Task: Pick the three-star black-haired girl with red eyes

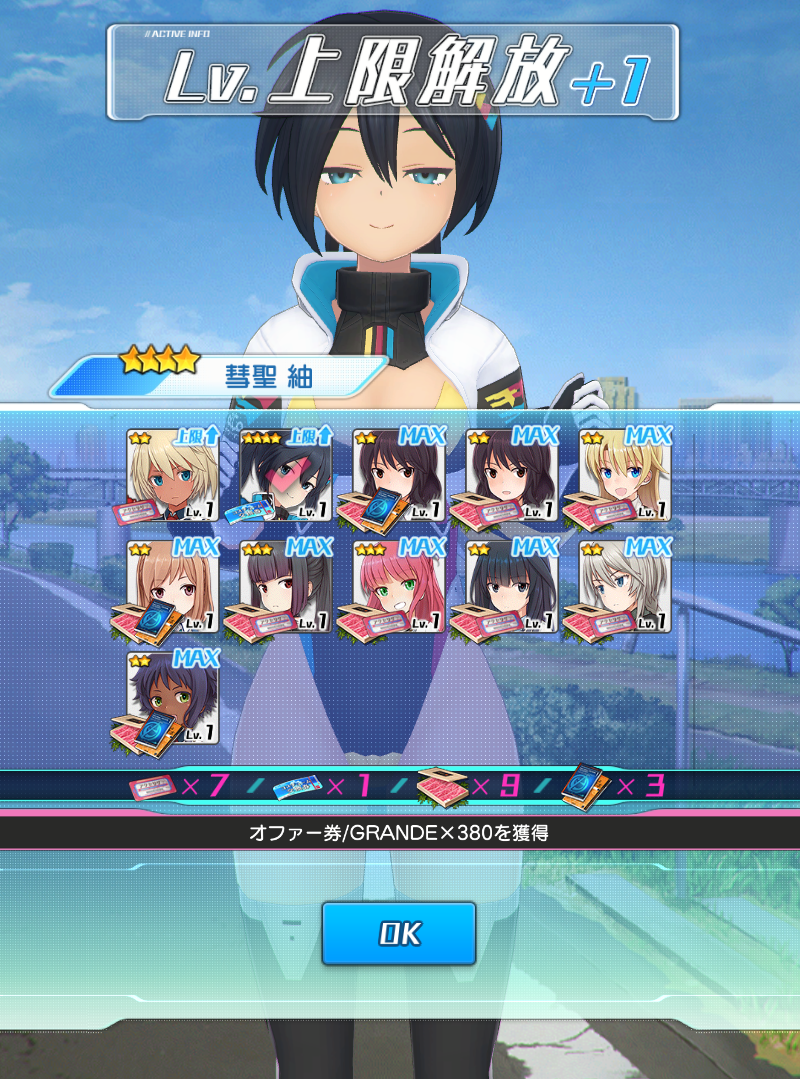Action: pyautogui.click(x=286, y=588)
